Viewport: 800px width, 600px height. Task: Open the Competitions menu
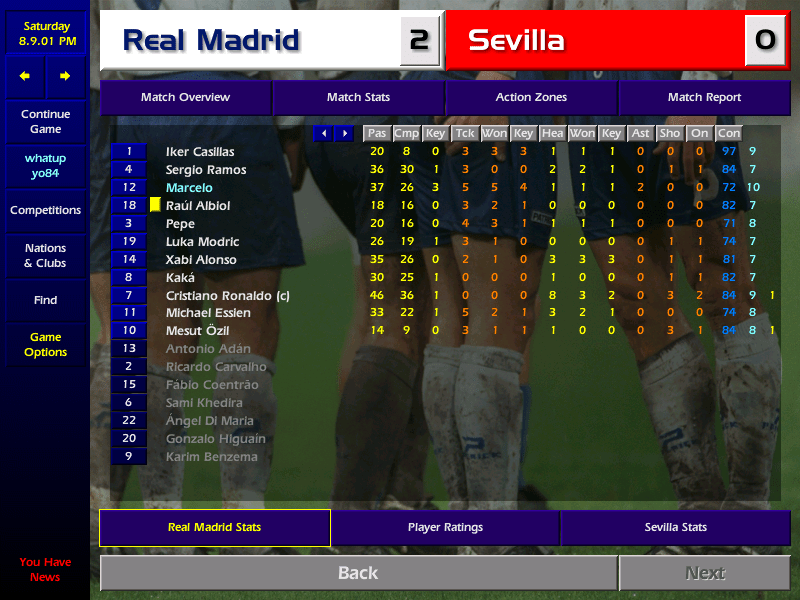(45, 211)
